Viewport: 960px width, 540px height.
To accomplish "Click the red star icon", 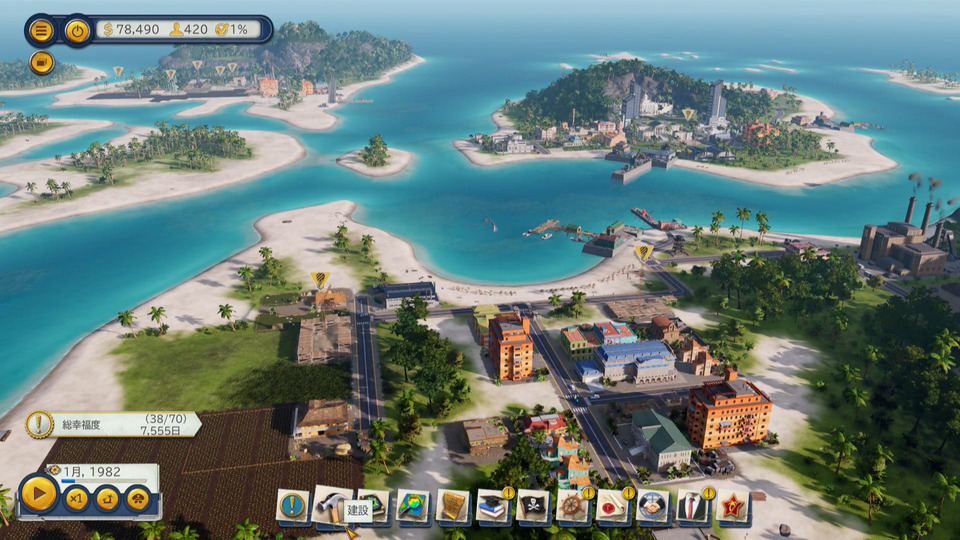I will (733, 506).
